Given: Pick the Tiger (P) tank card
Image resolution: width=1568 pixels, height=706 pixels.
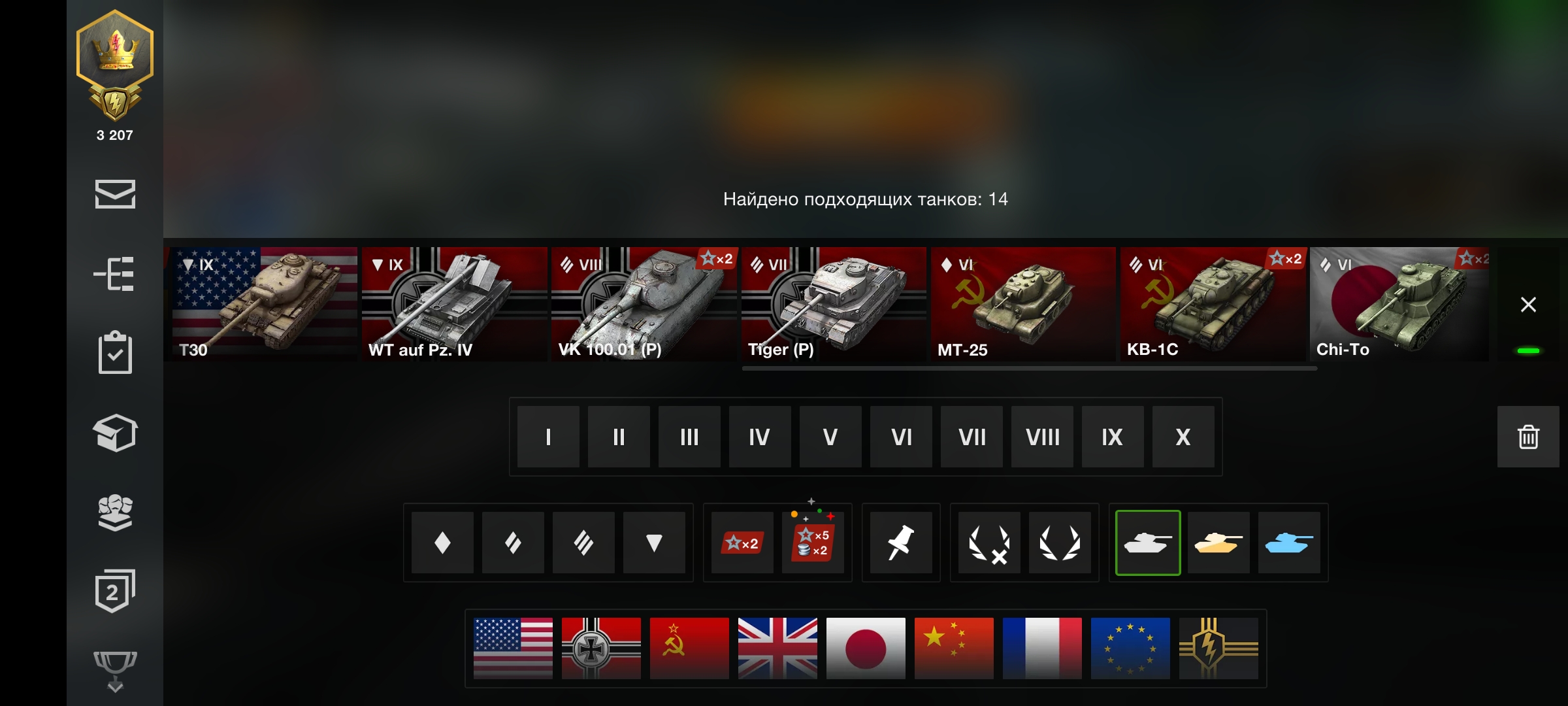Looking at the screenshot, I should coord(833,304).
